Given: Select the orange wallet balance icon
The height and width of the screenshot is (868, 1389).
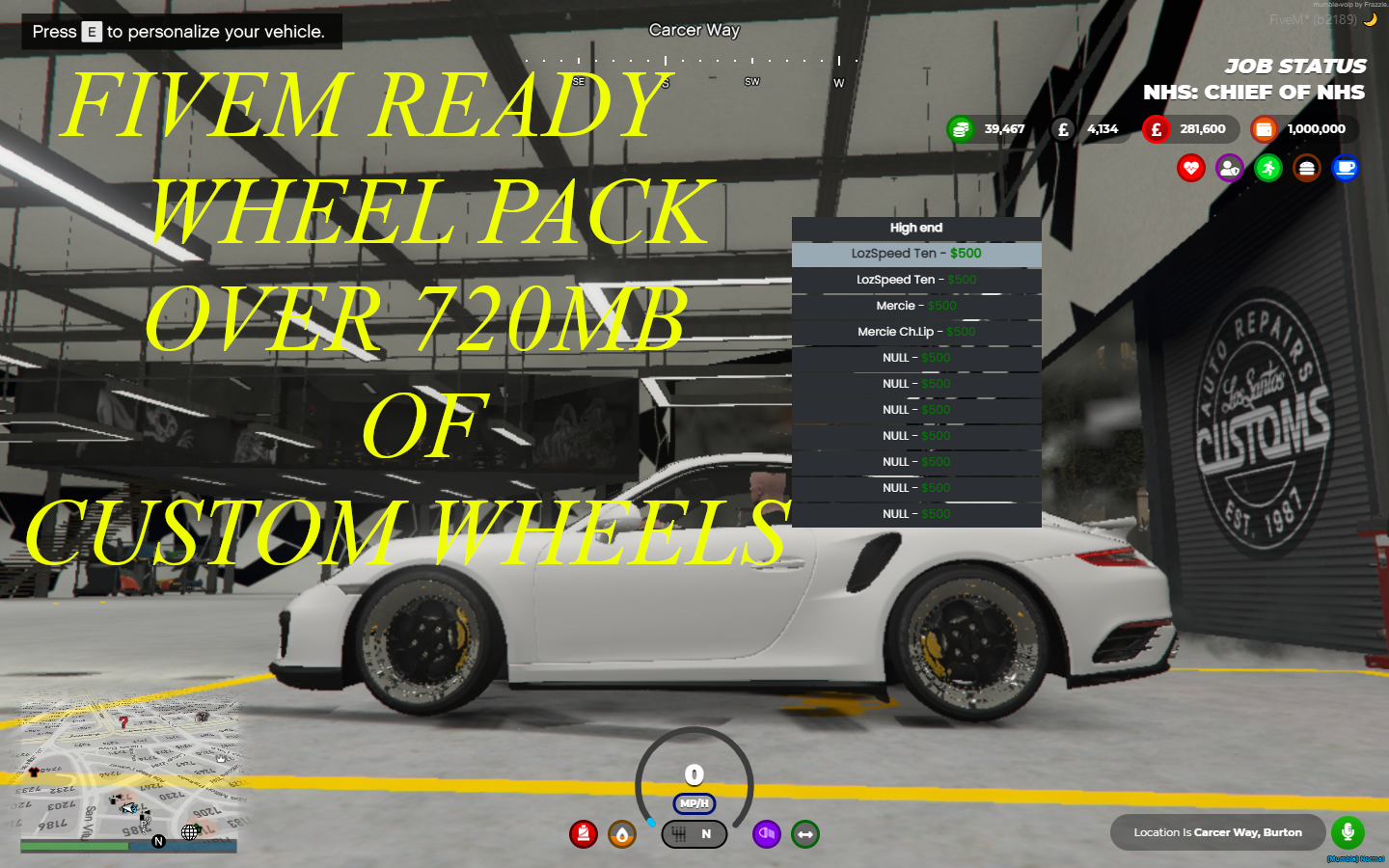Looking at the screenshot, I should point(1264,128).
